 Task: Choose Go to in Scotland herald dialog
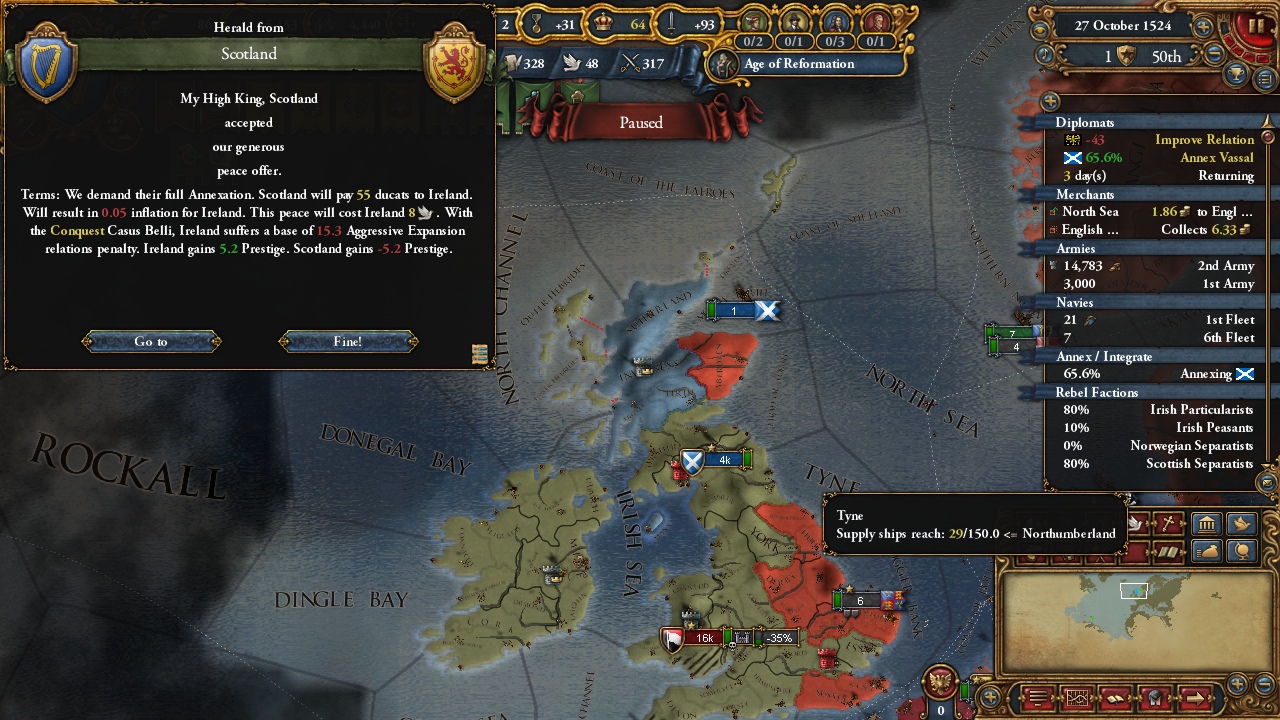151,342
